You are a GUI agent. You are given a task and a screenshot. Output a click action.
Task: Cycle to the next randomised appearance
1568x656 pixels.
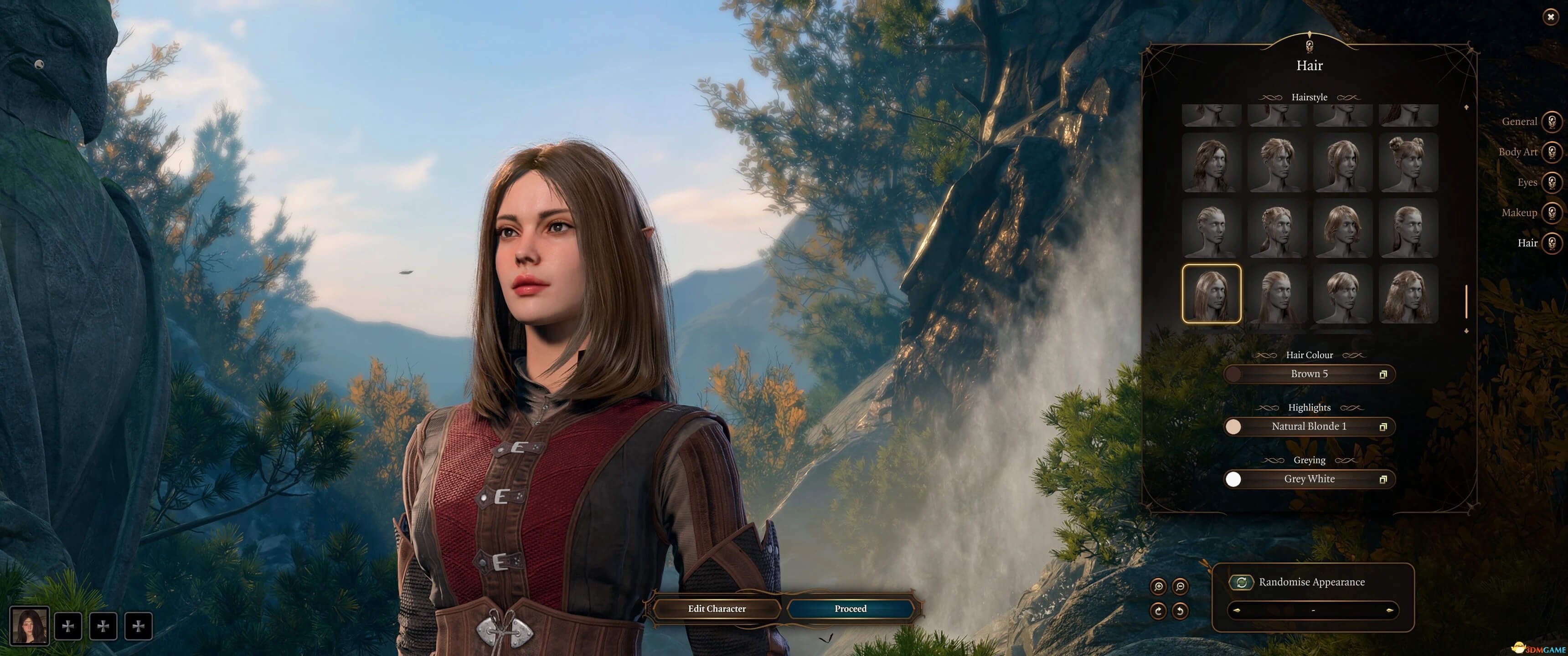click(x=1390, y=610)
